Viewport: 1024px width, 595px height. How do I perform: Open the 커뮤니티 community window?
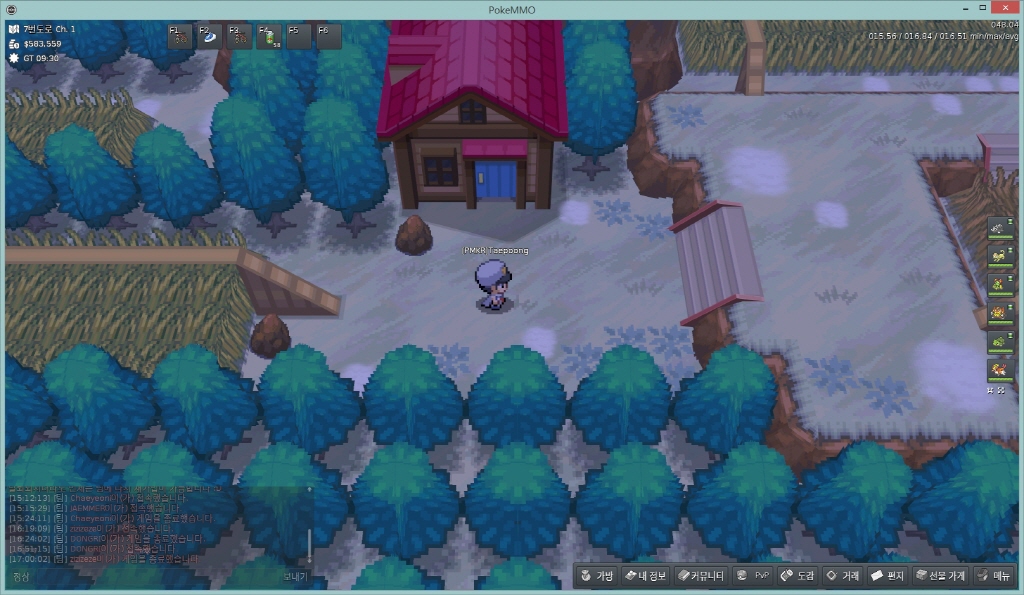(x=699, y=576)
